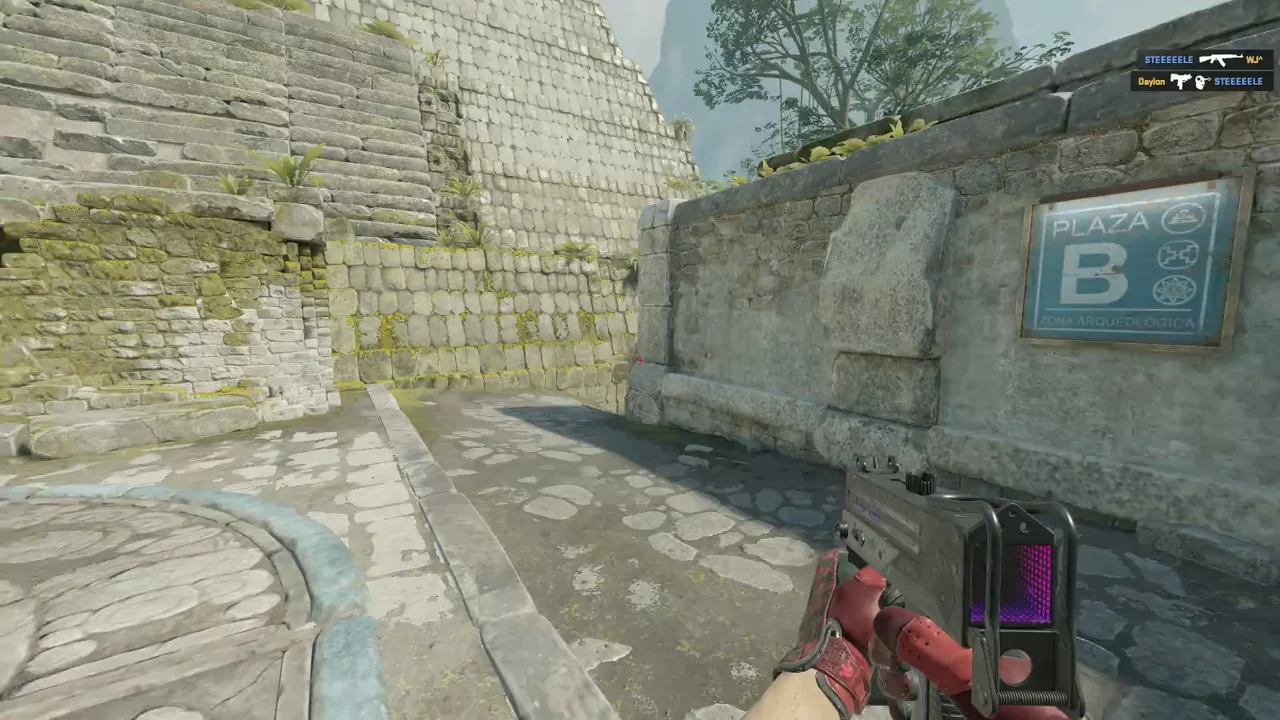Click the pyramid emblem on the Plaza B sign
This screenshot has width=1280, height=720.
(1182, 219)
